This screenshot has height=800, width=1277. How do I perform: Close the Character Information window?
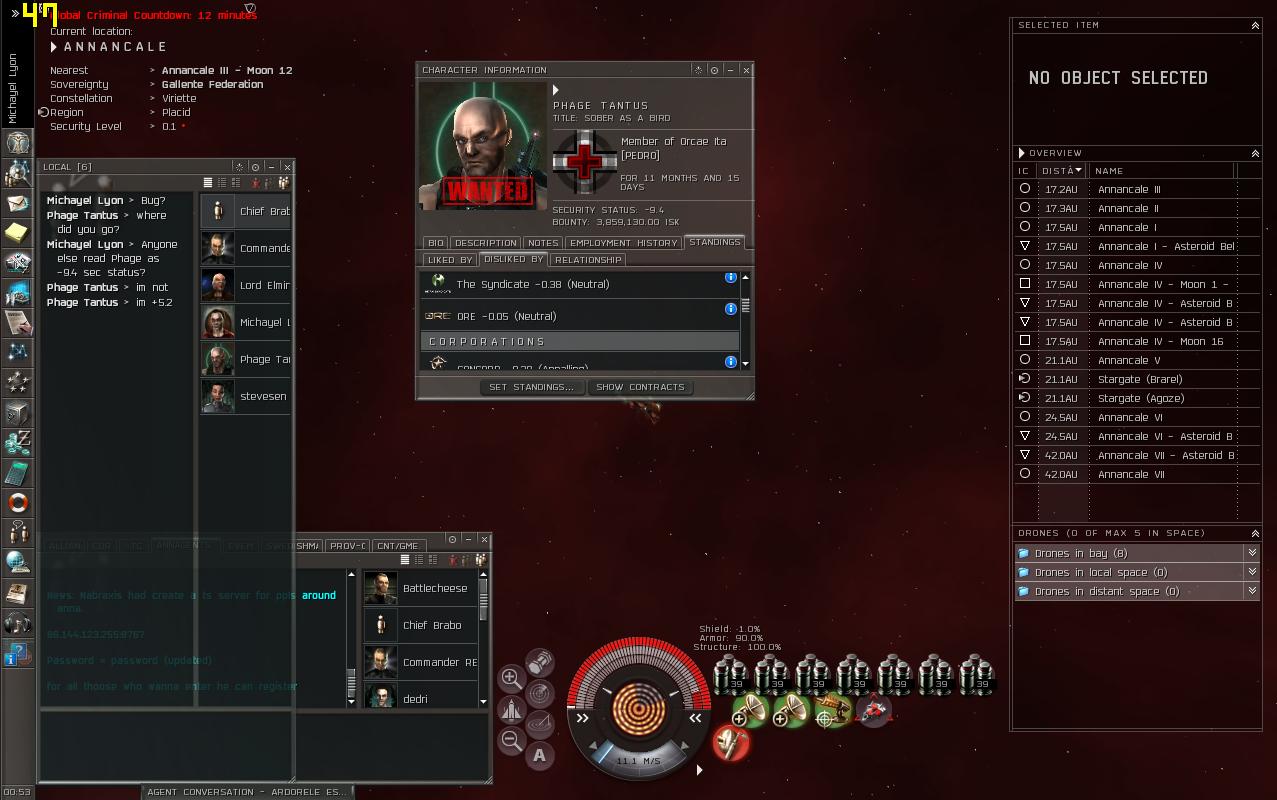(746, 70)
